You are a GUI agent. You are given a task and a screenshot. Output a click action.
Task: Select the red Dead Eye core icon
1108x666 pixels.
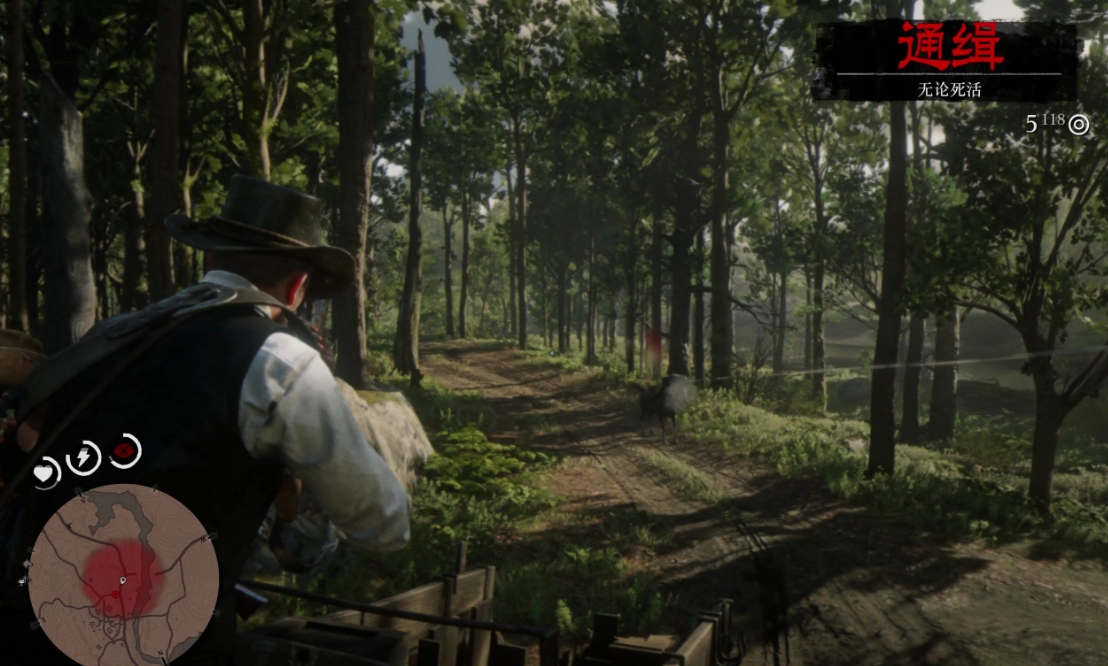125,450
